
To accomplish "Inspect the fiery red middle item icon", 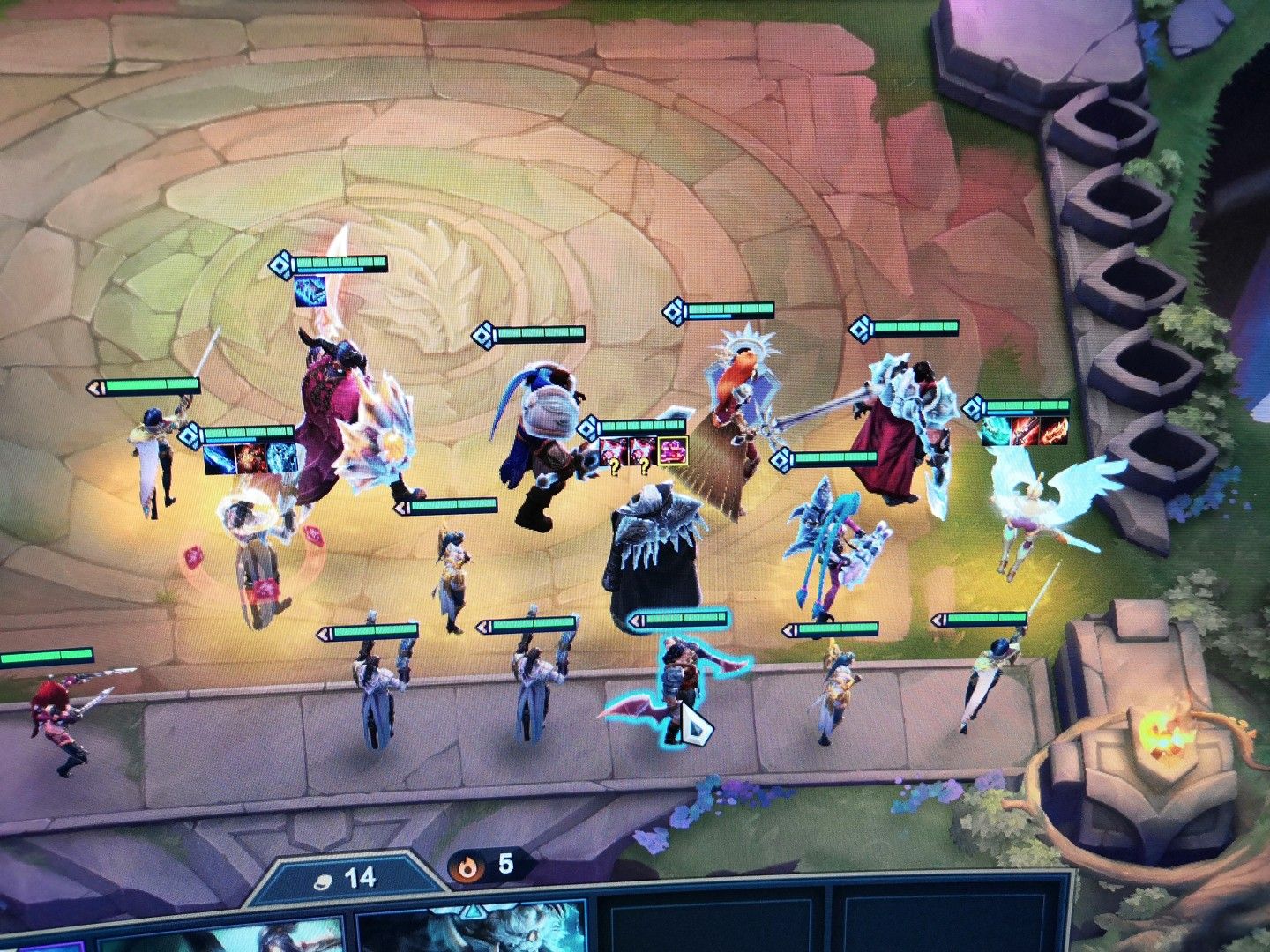I will 250,460.
